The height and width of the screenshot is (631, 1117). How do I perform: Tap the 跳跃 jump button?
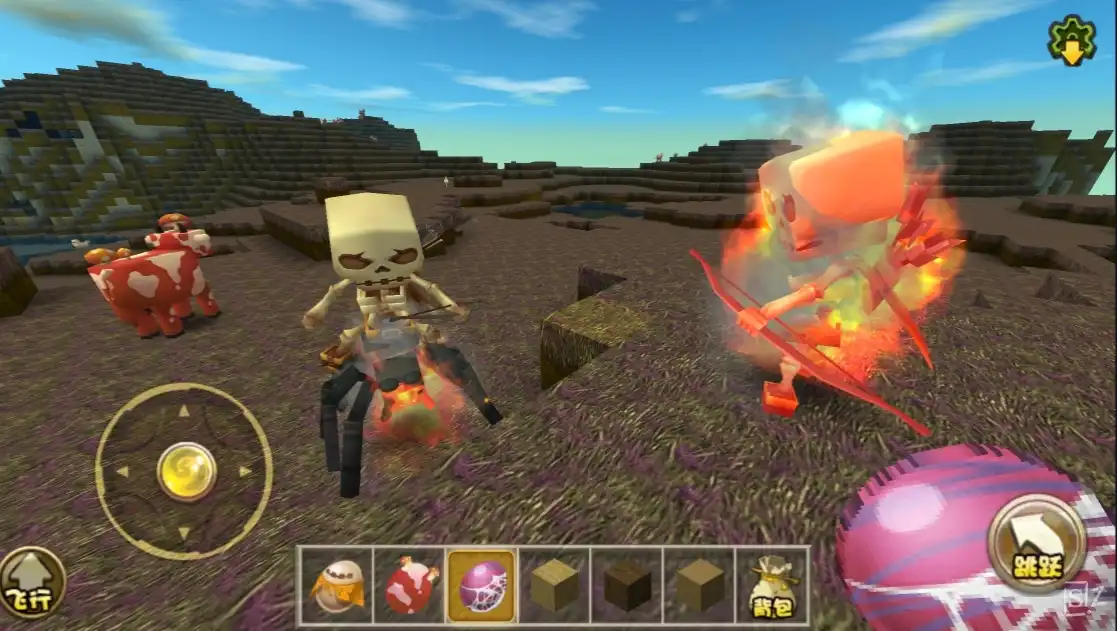point(1036,545)
